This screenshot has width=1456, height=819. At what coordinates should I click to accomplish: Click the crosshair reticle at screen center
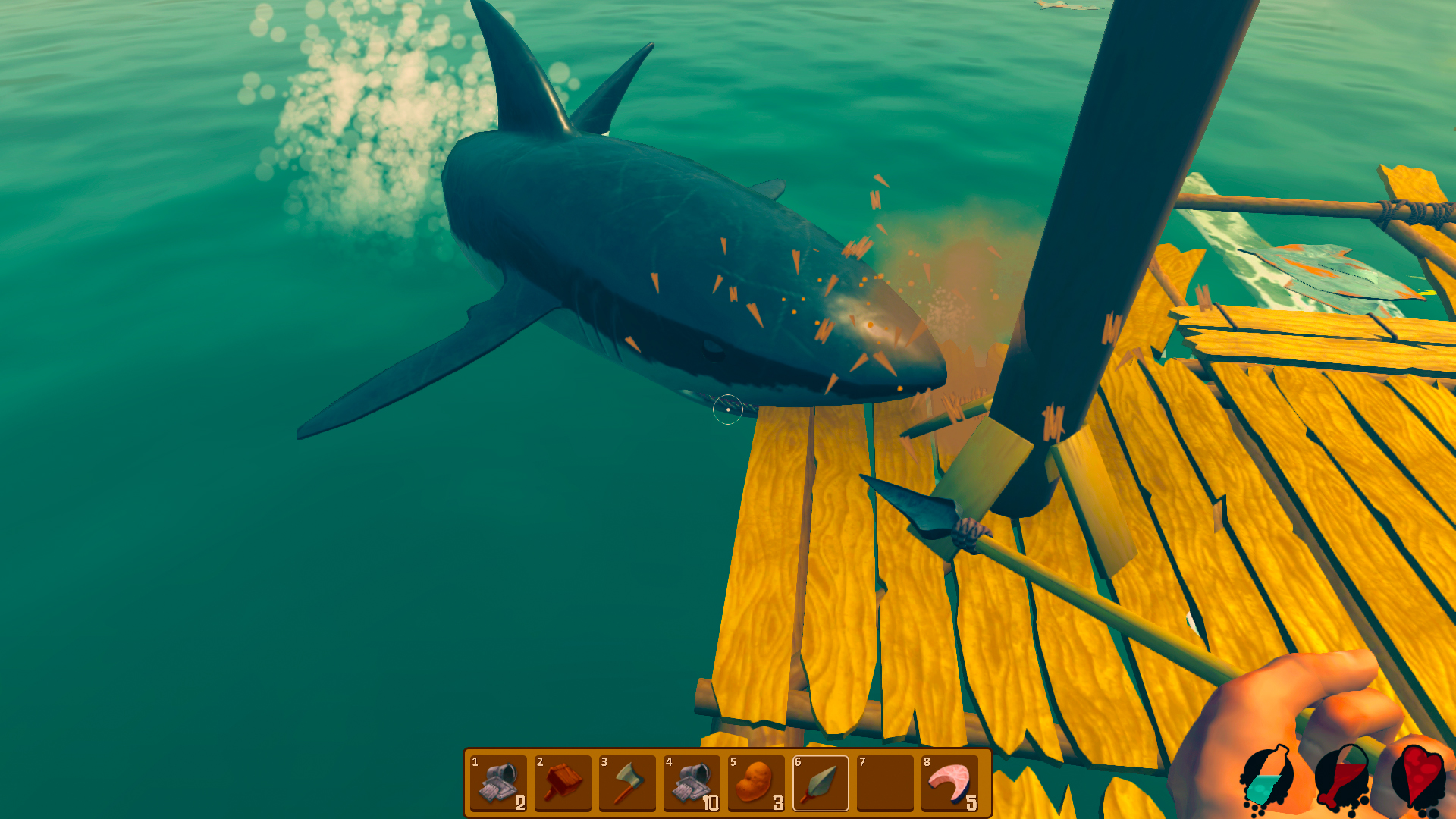[x=728, y=409]
